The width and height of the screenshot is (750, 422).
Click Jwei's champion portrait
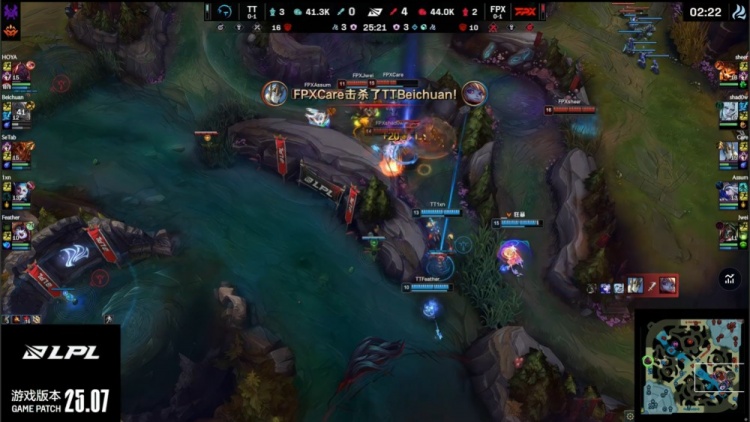tap(728, 230)
